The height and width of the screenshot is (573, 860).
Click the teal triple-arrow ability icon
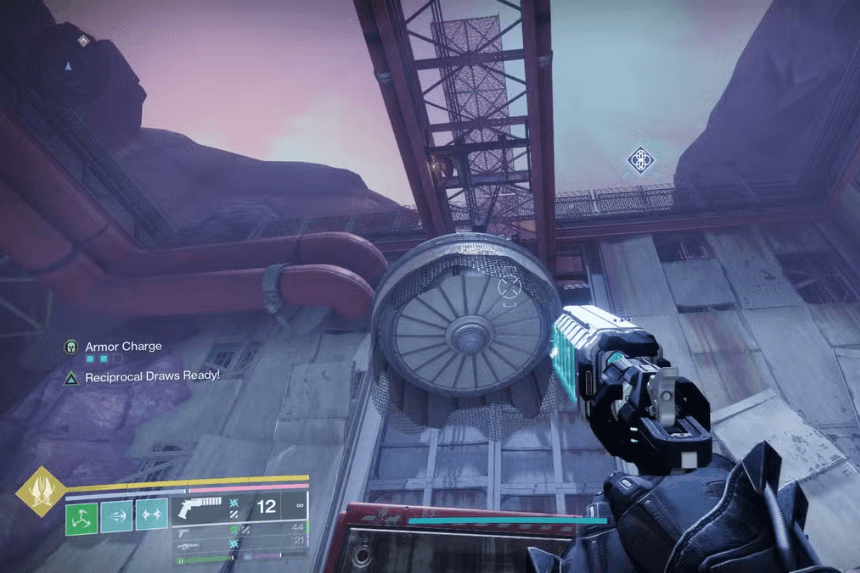[x=117, y=517]
